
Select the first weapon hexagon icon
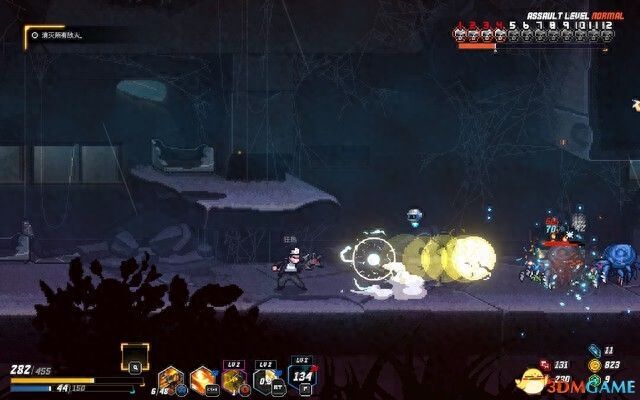click(x=170, y=380)
